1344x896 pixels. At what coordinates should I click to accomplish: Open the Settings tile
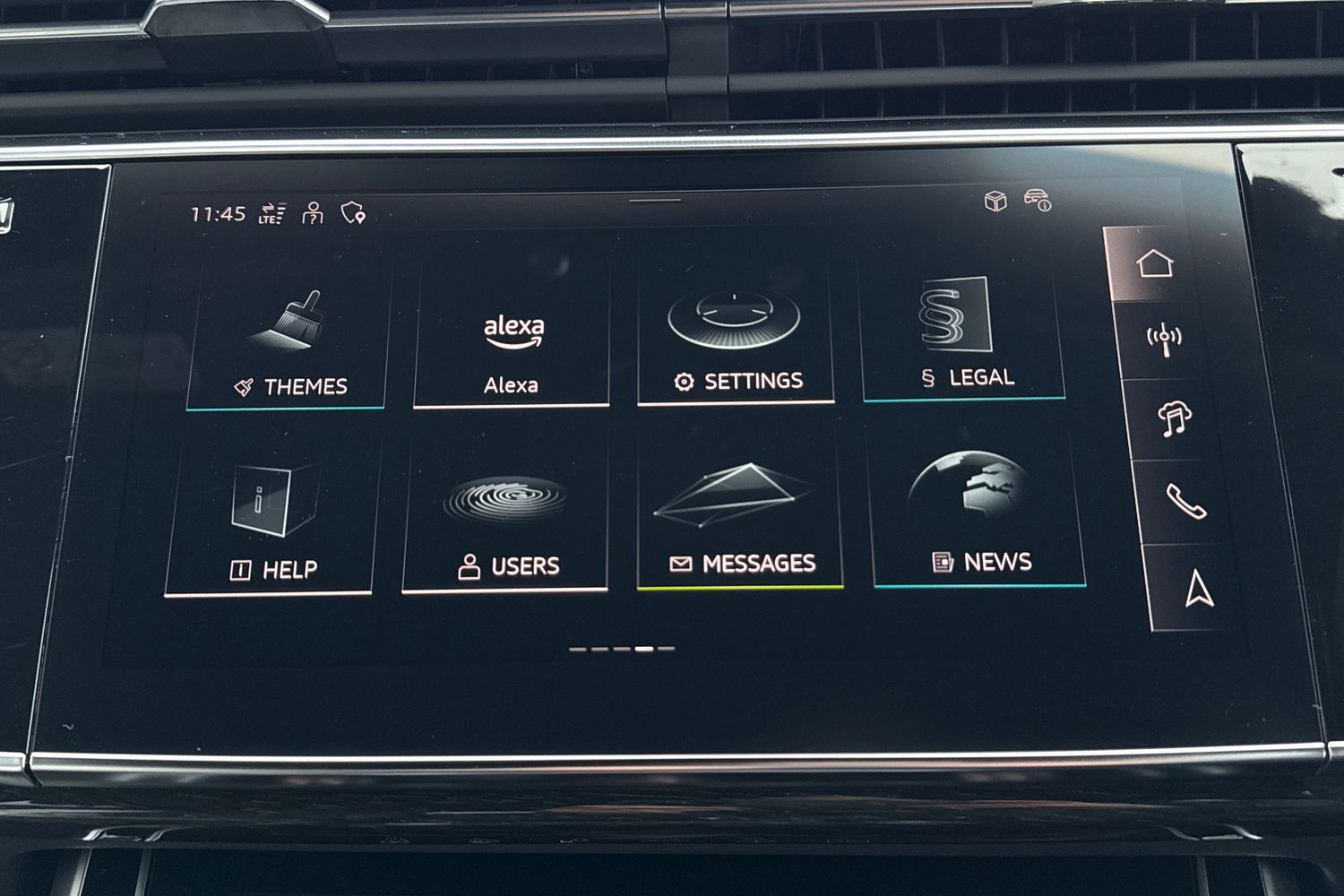tap(735, 339)
